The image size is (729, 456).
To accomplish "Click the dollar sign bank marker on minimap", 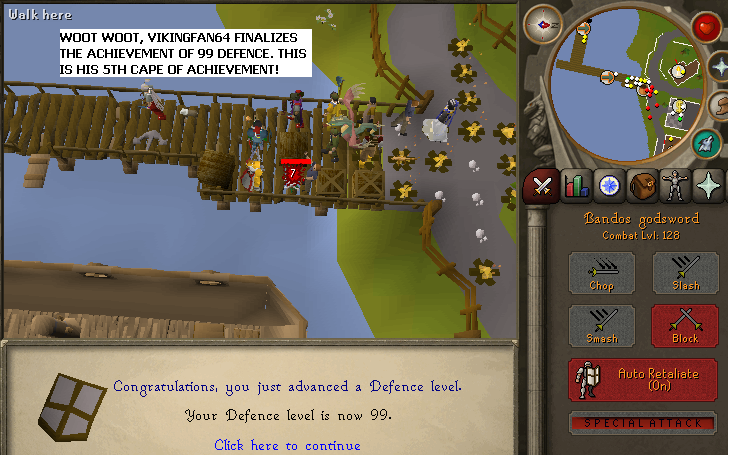I will pos(679,106).
